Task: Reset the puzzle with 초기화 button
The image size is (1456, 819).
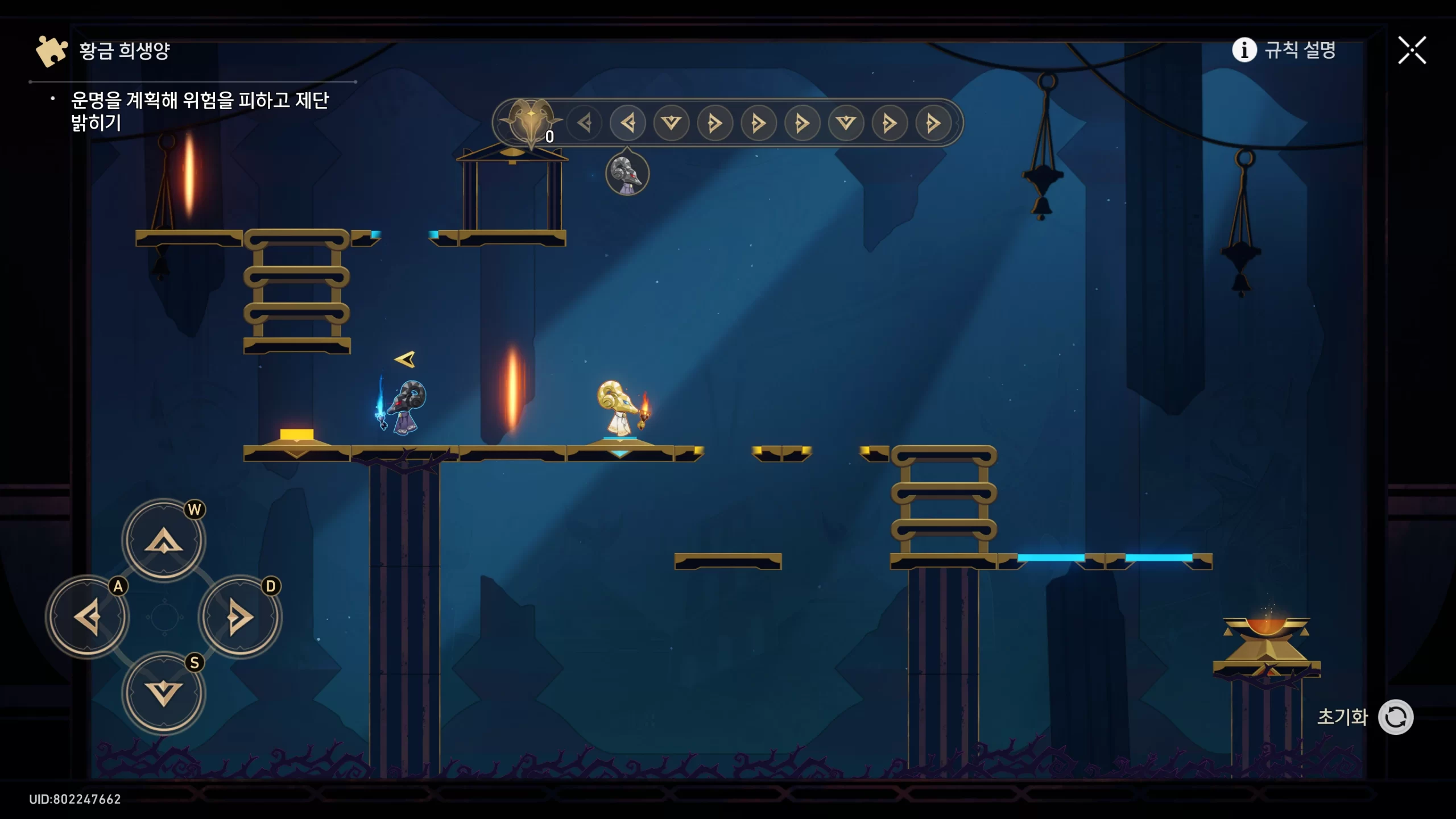Action: [x=1395, y=717]
